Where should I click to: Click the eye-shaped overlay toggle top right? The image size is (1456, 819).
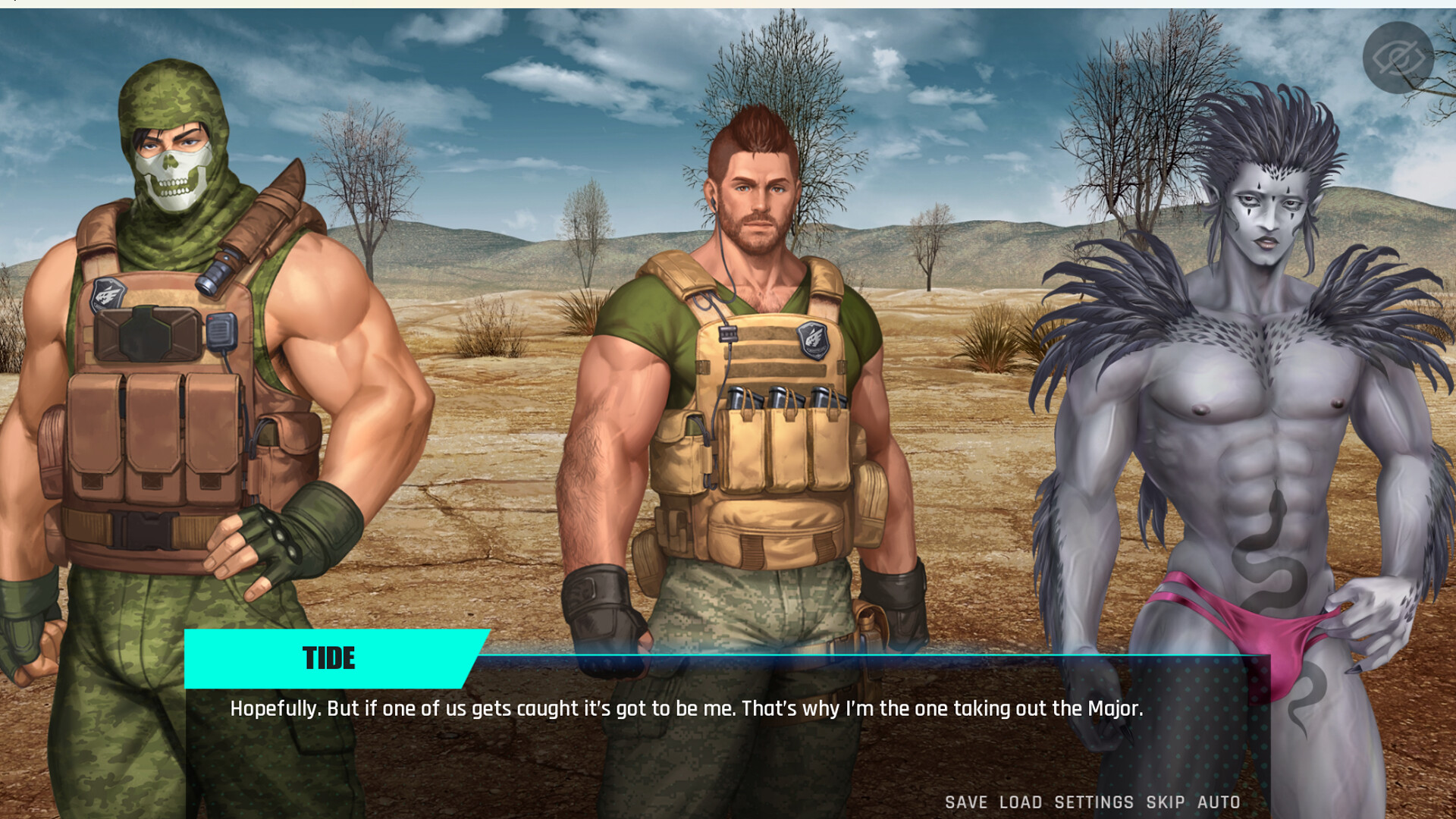pyautogui.click(x=1399, y=57)
